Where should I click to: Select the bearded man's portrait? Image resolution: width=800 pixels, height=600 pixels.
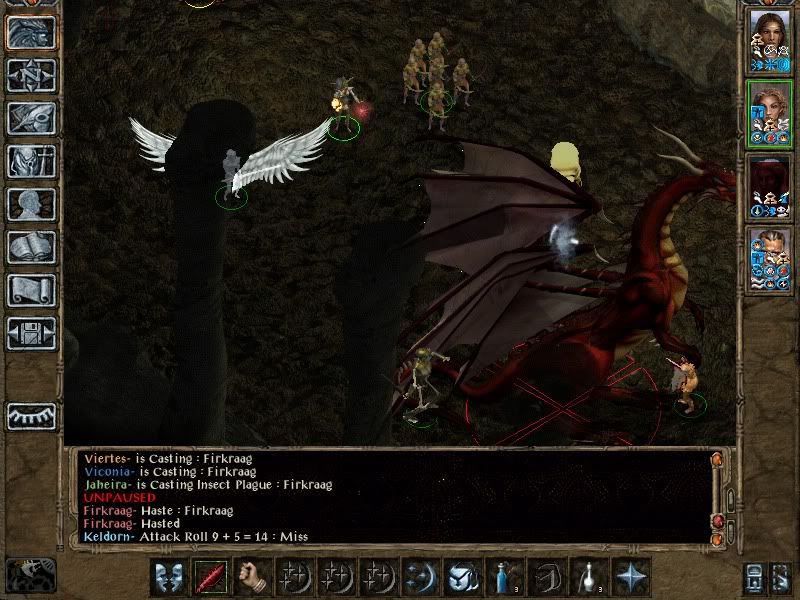click(769, 258)
